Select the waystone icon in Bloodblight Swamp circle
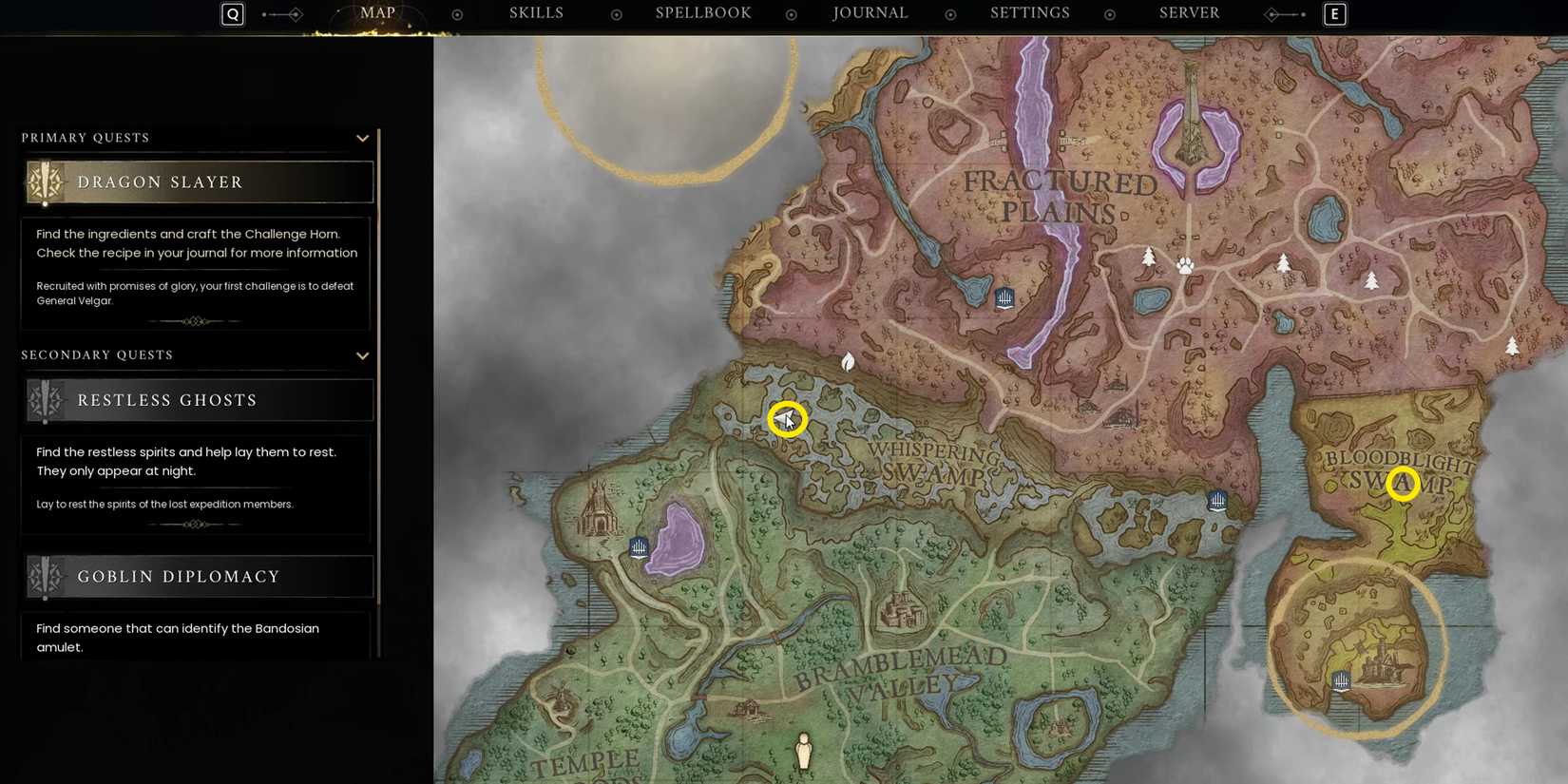This screenshot has height=784, width=1568. point(1341,681)
